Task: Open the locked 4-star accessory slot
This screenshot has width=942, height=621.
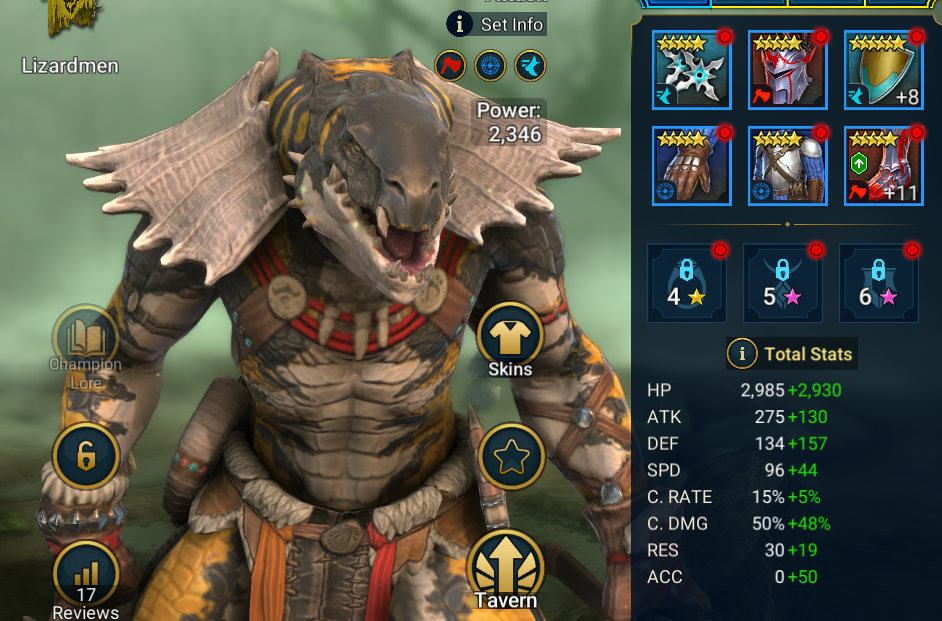Action: [686, 283]
